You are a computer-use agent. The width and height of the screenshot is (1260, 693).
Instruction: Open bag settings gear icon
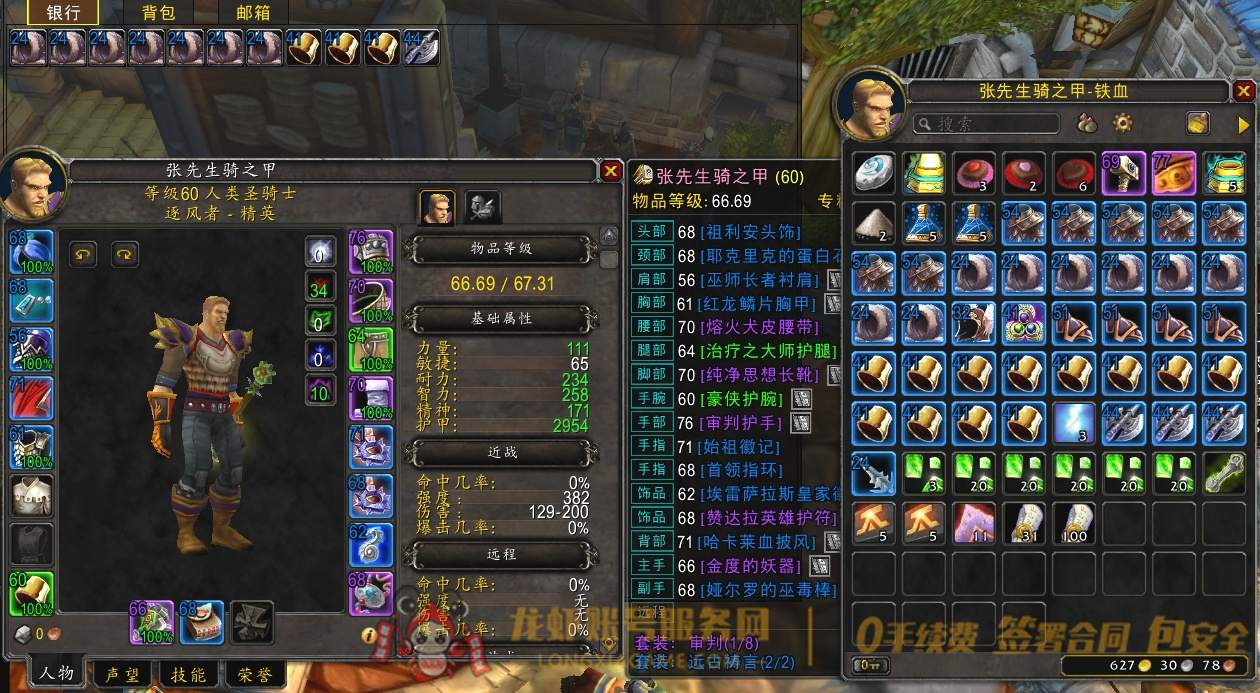(1123, 124)
